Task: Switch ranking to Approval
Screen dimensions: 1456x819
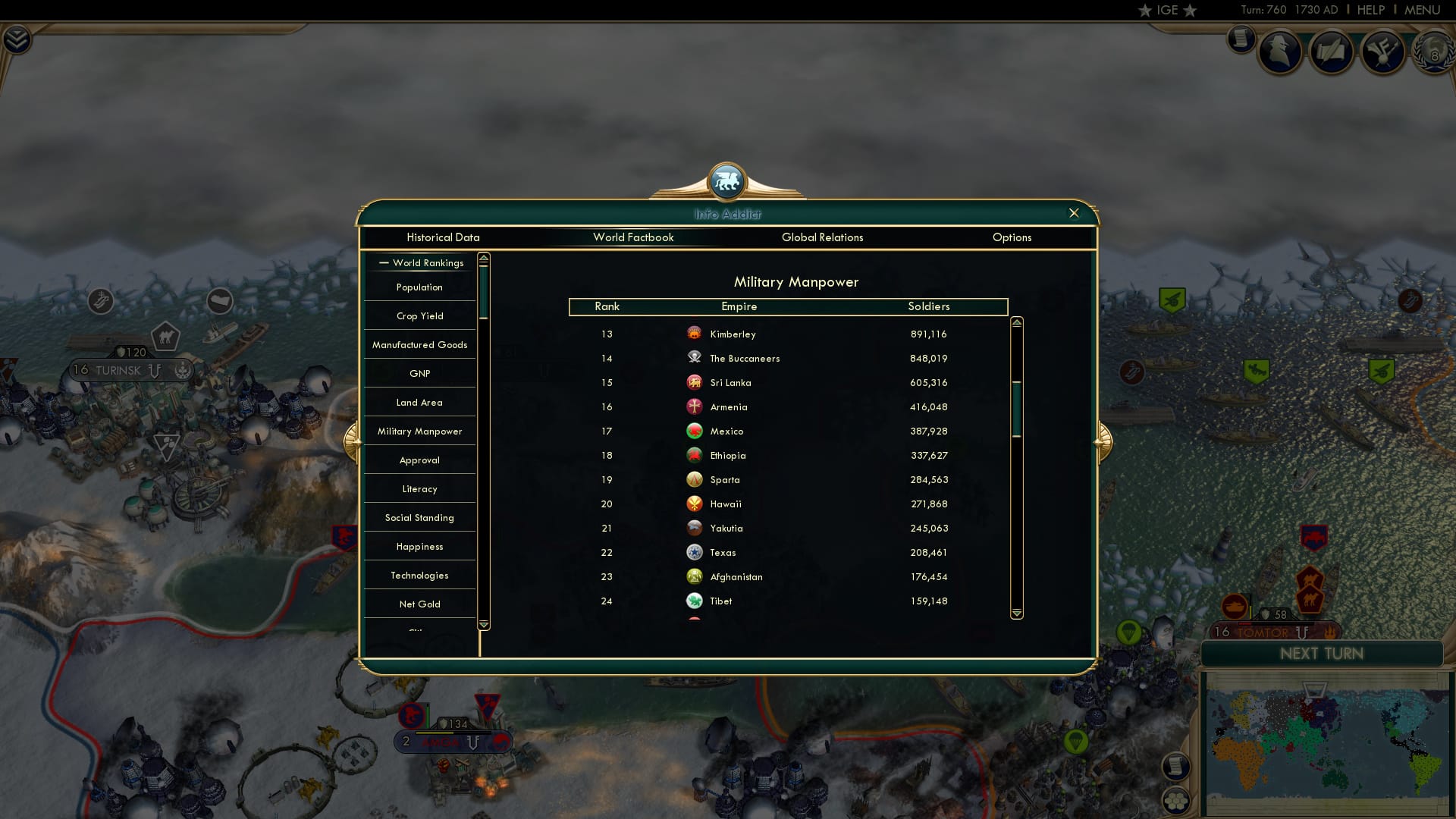Action: pyautogui.click(x=419, y=460)
